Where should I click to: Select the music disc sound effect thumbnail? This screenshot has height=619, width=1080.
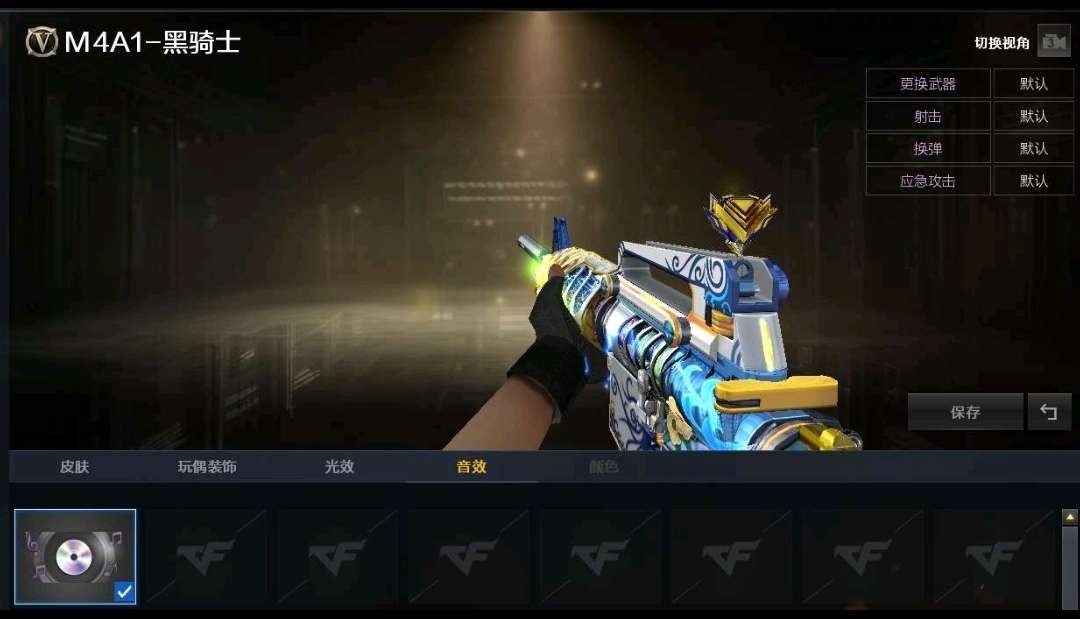pos(75,557)
